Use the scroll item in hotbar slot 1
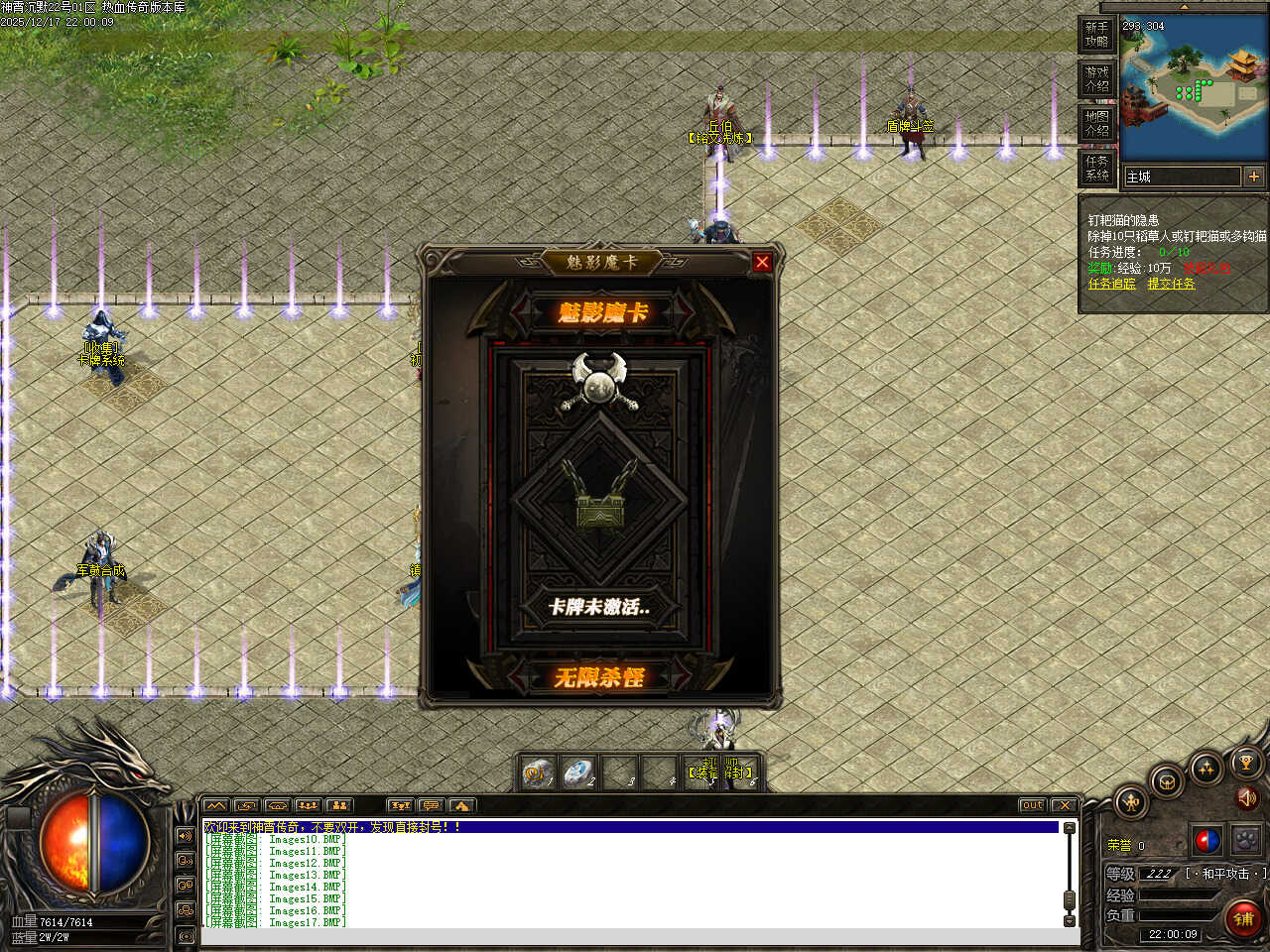 tap(539, 773)
